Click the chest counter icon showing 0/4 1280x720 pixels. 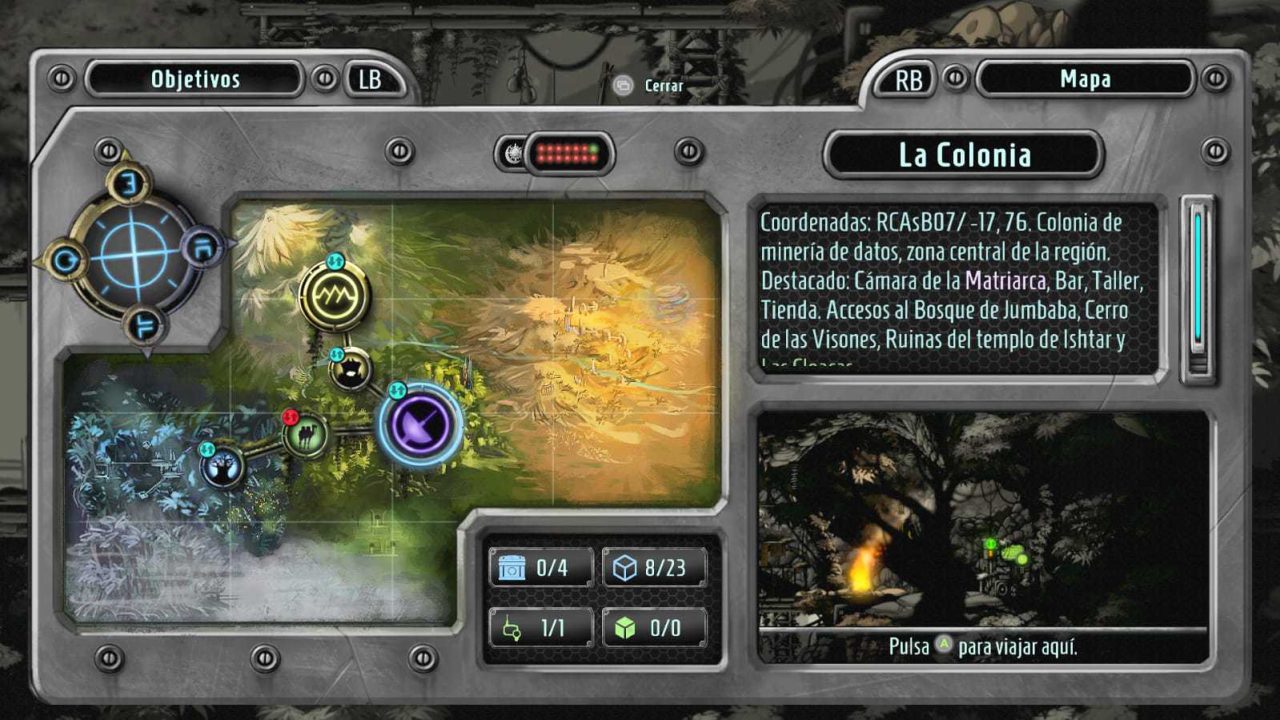pyautogui.click(x=513, y=568)
